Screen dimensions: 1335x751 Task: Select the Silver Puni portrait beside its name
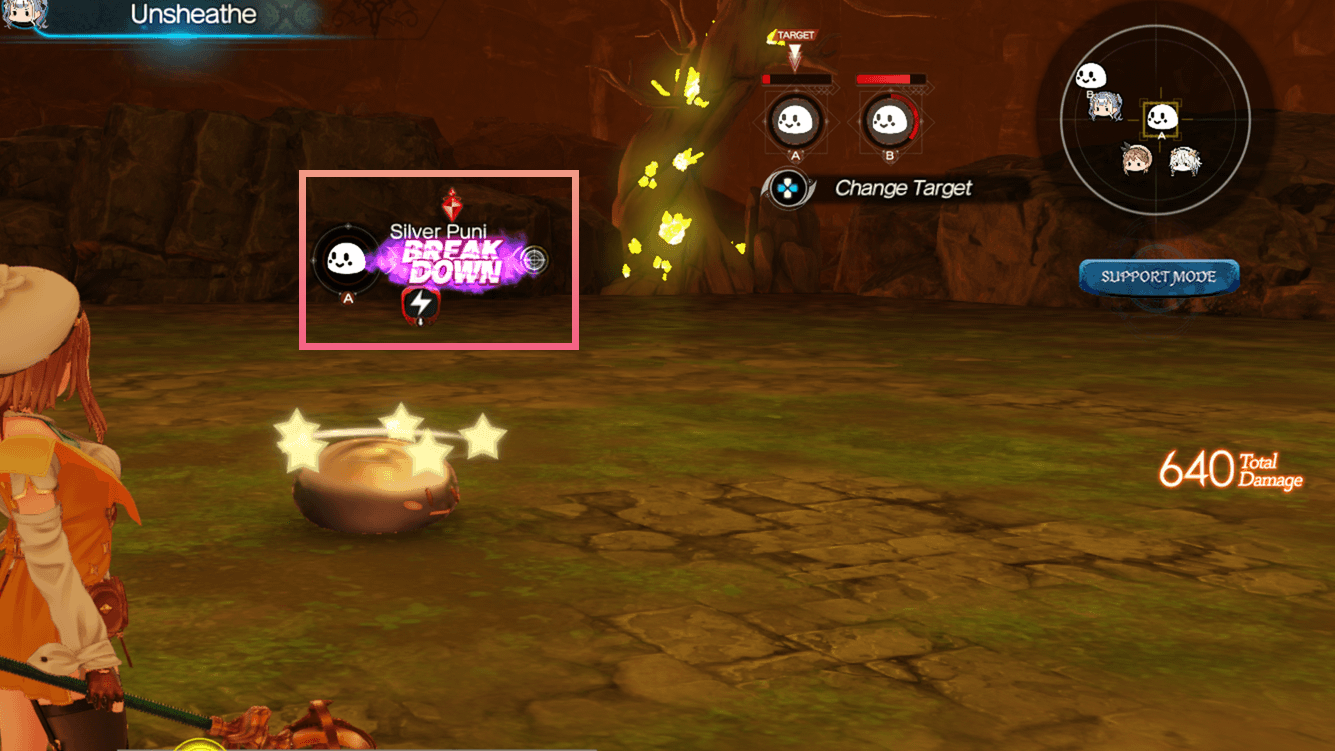347,260
